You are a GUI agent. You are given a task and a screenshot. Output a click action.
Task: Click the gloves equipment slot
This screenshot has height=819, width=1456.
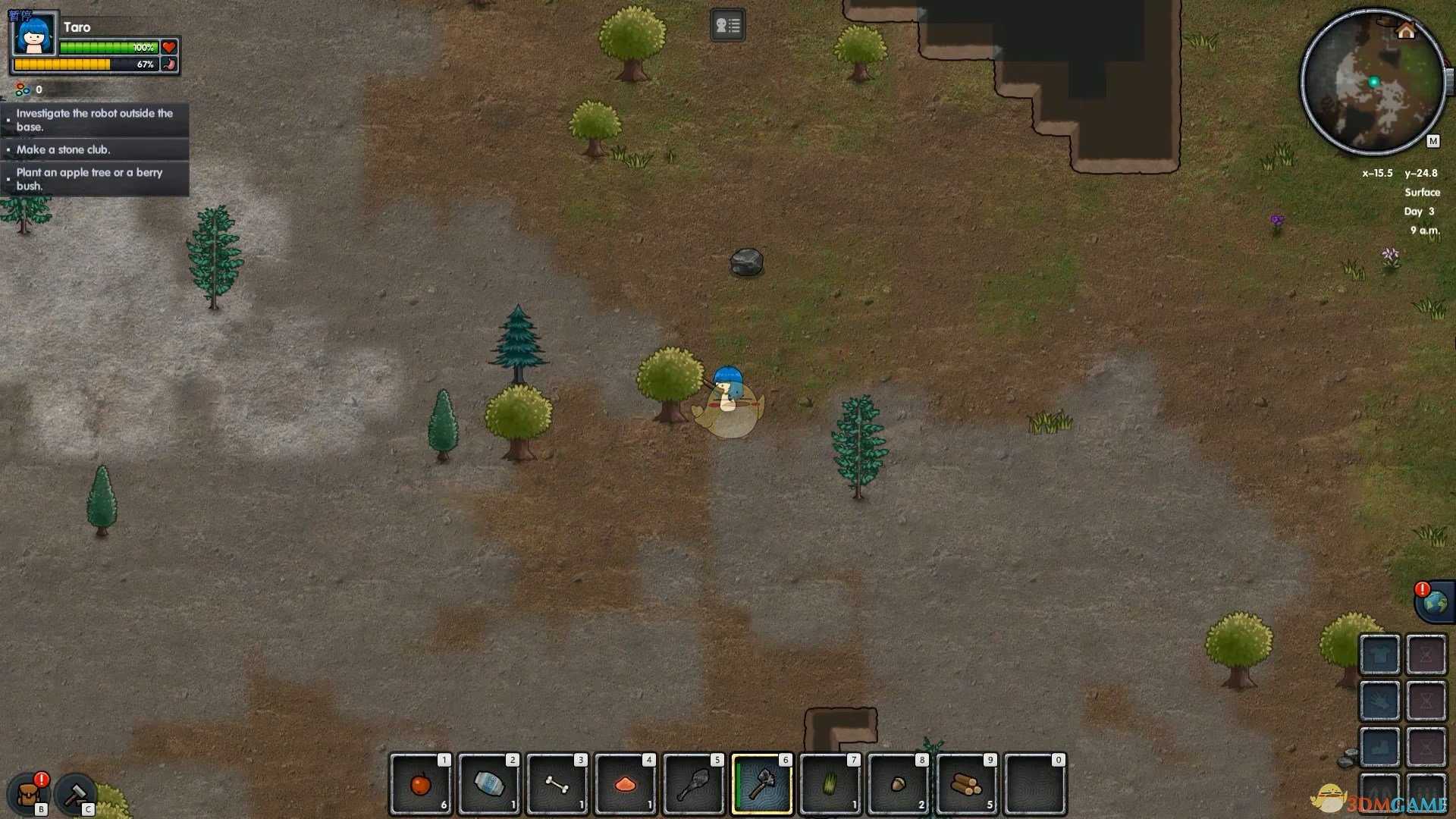pyautogui.click(x=1379, y=701)
